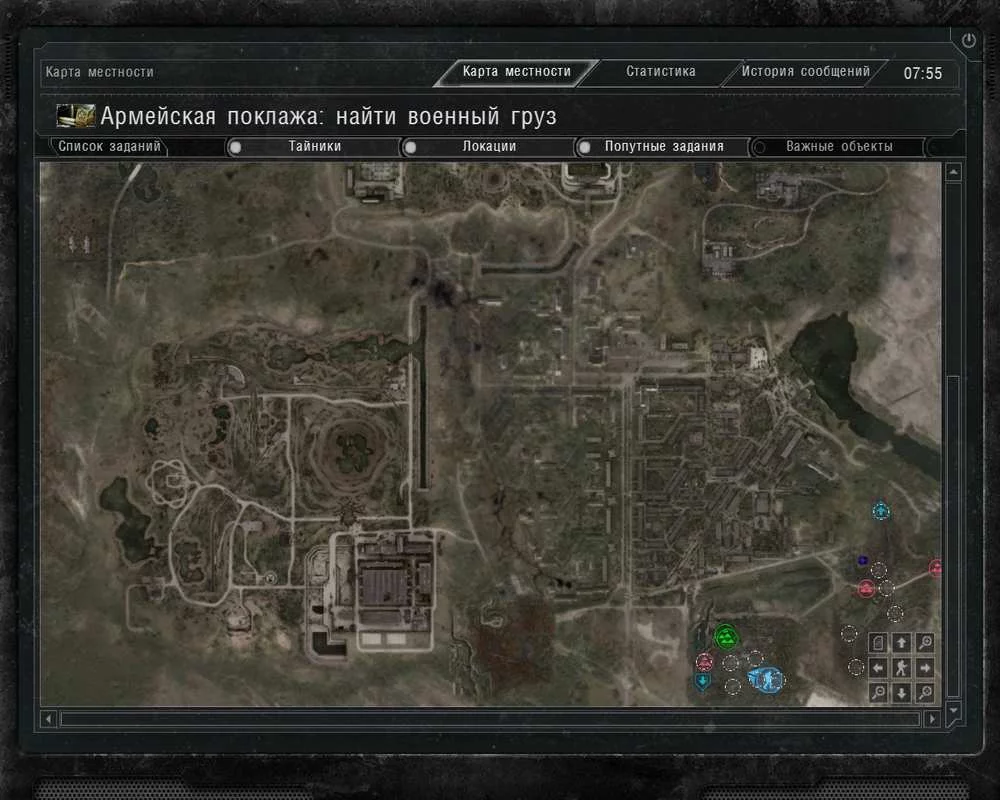Center the map on the player figure button
Viewport: 1000px width, 800px height.
pos(901,667)
